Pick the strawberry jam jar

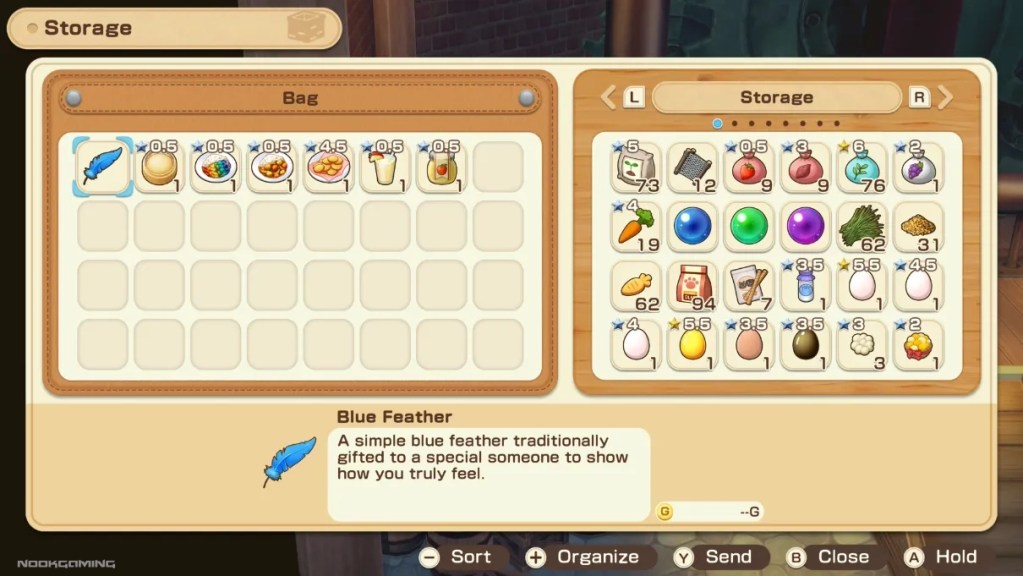click(441, 167)
